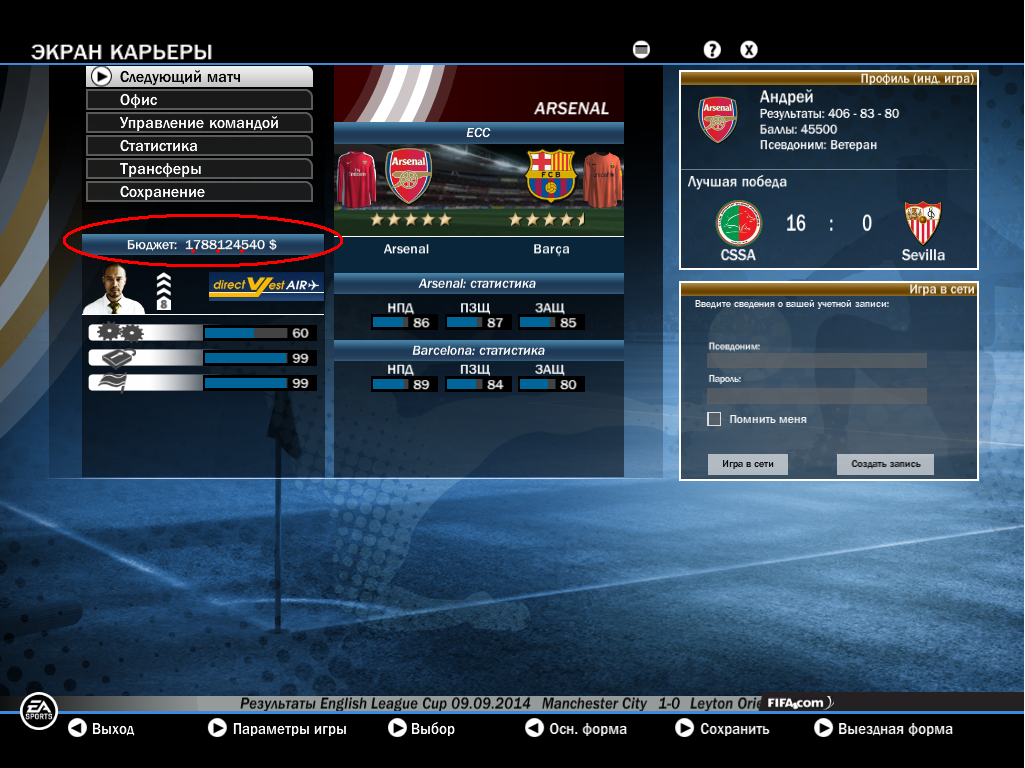Toggle the Помнить меня checkbox
This screenshot has width=1025, height=768.
tap(714, 419)
